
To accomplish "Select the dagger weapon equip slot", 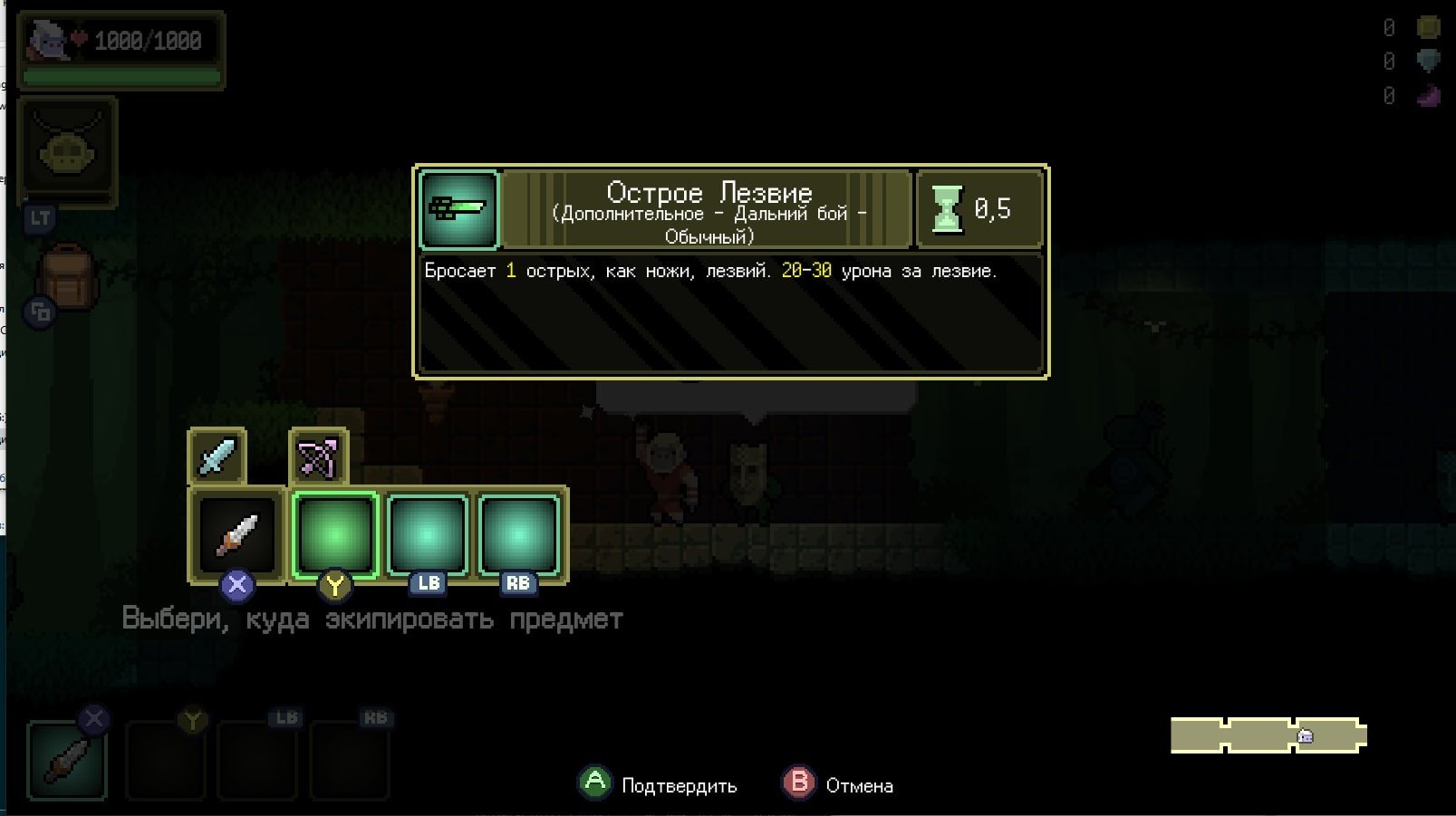I will click(236, 534).
